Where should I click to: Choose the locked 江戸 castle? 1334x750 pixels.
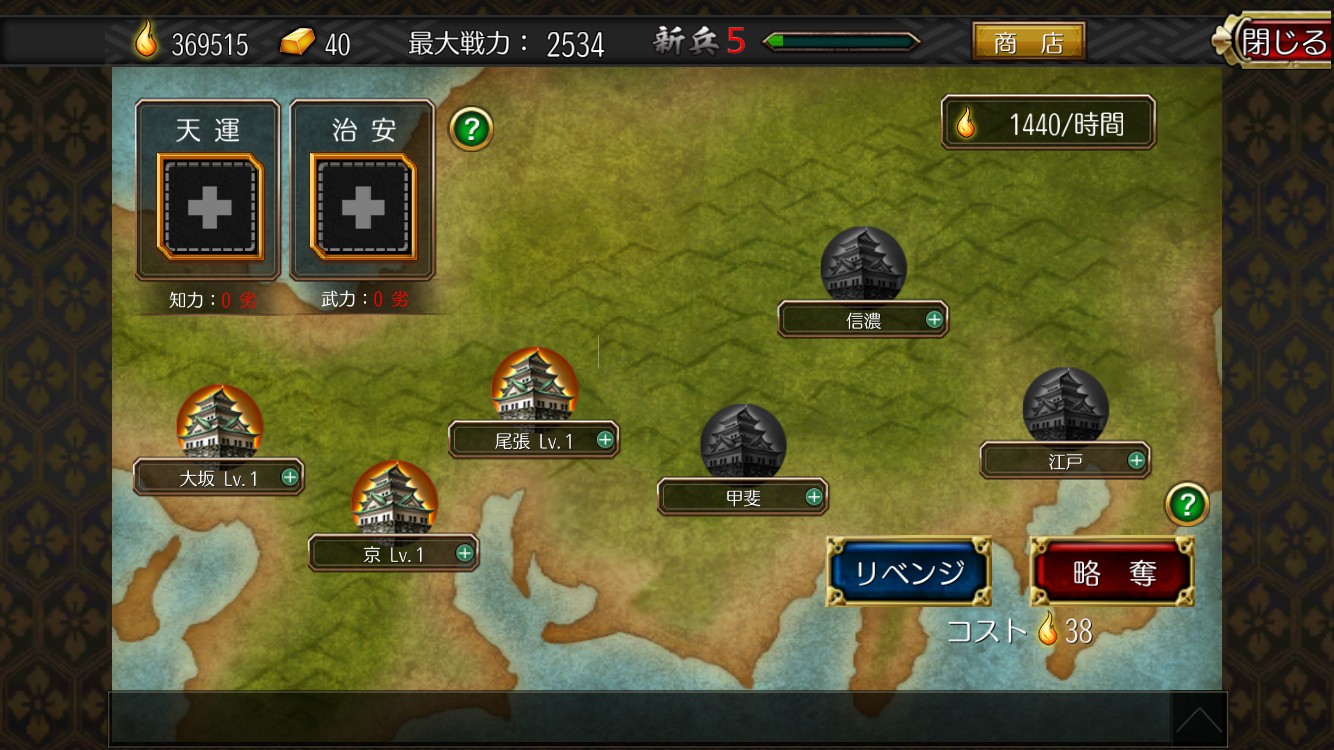tap(1065, 407)
